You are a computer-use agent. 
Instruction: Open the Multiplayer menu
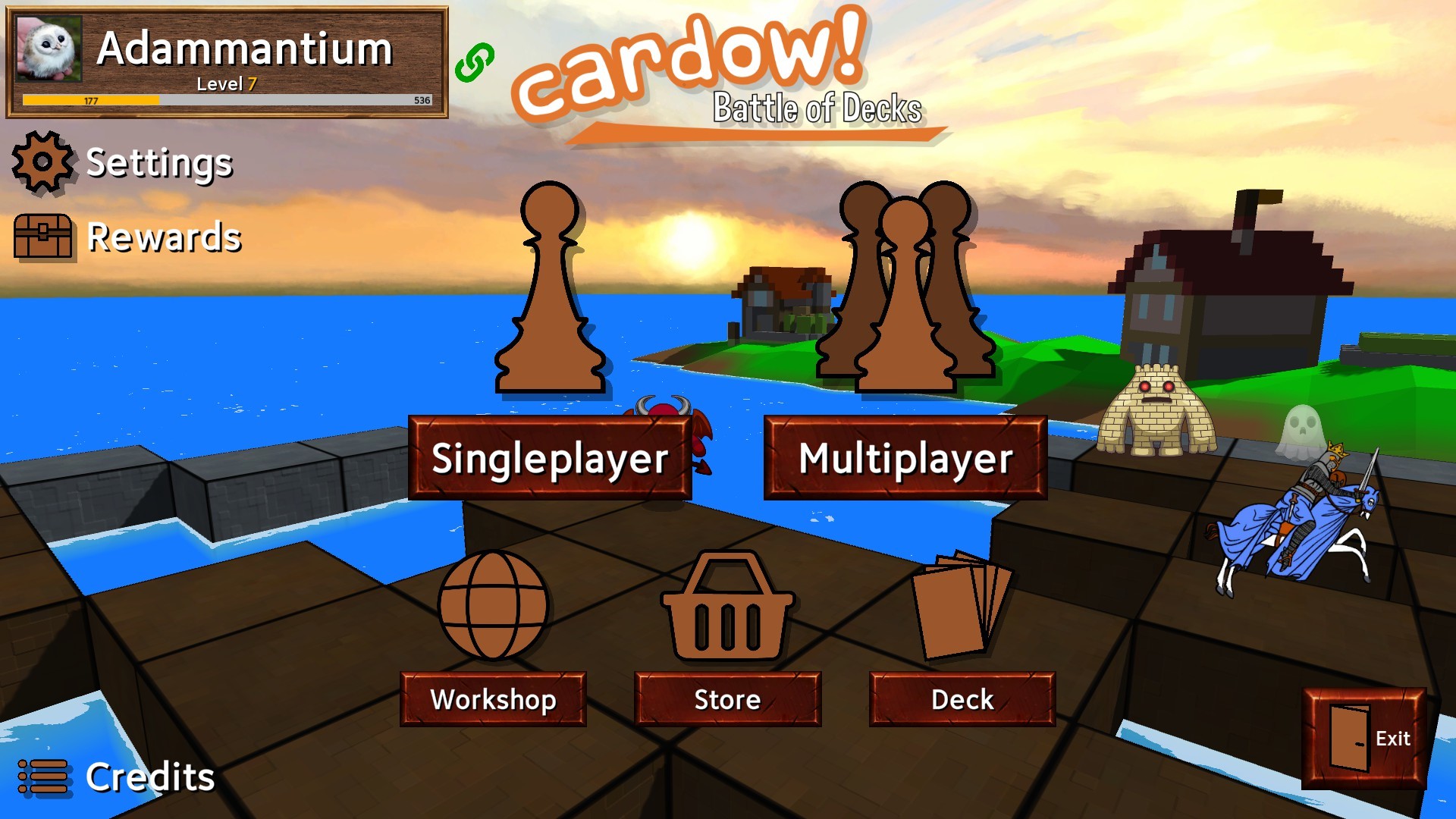[x=906, y=459]
